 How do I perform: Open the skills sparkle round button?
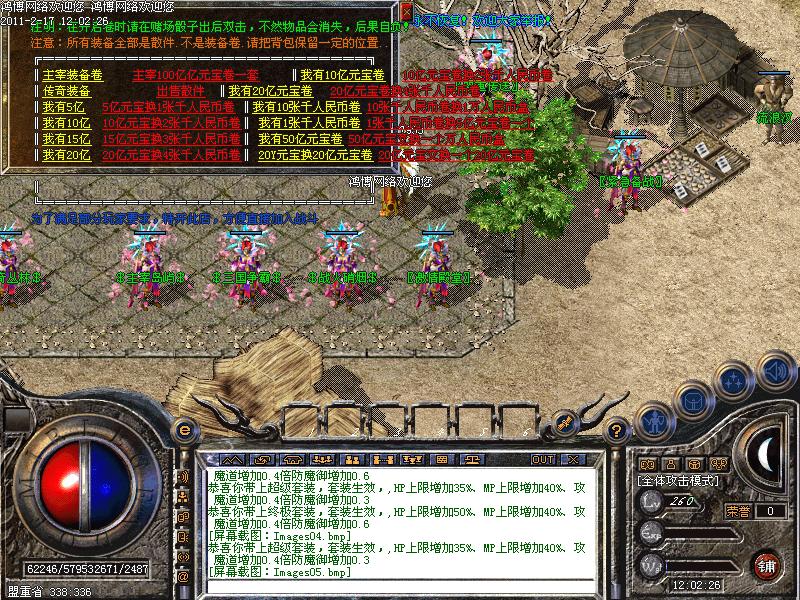(x=734, y=380)
